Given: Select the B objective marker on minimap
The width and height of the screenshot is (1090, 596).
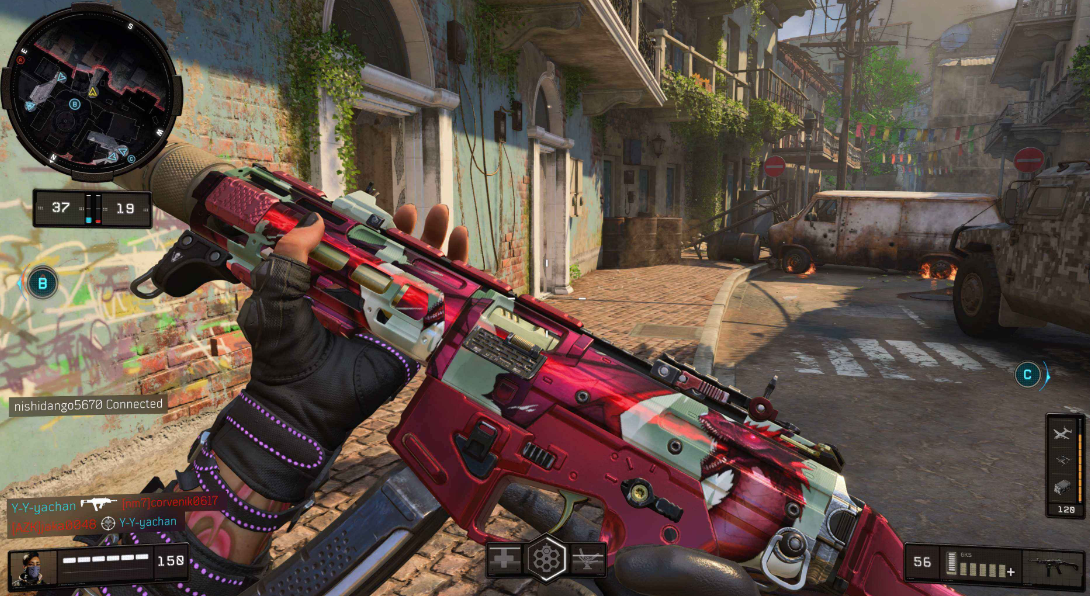Looking at the screenshot, I should click(75, 104).
